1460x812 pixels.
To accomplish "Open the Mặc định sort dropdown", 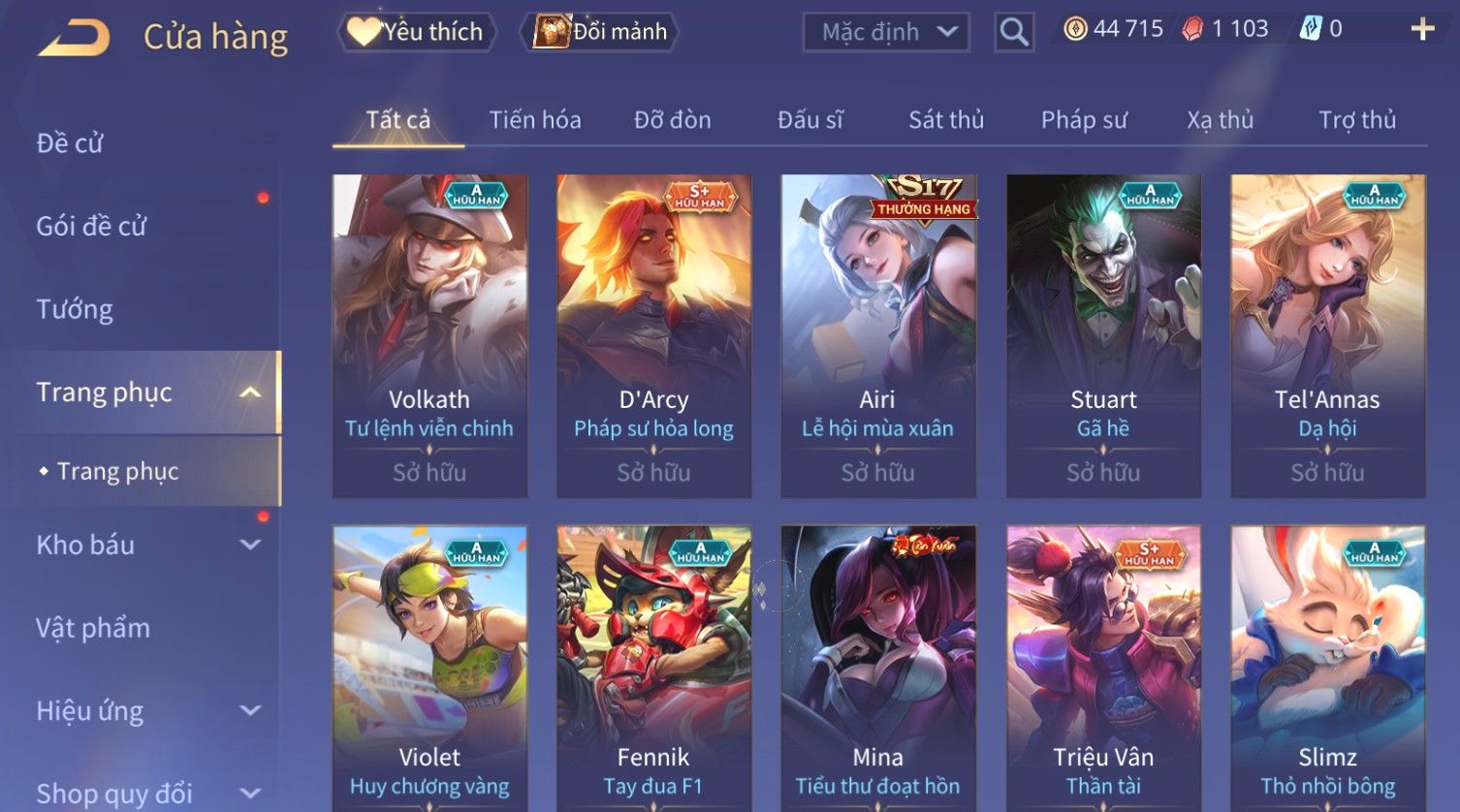I will pos(886,33).
